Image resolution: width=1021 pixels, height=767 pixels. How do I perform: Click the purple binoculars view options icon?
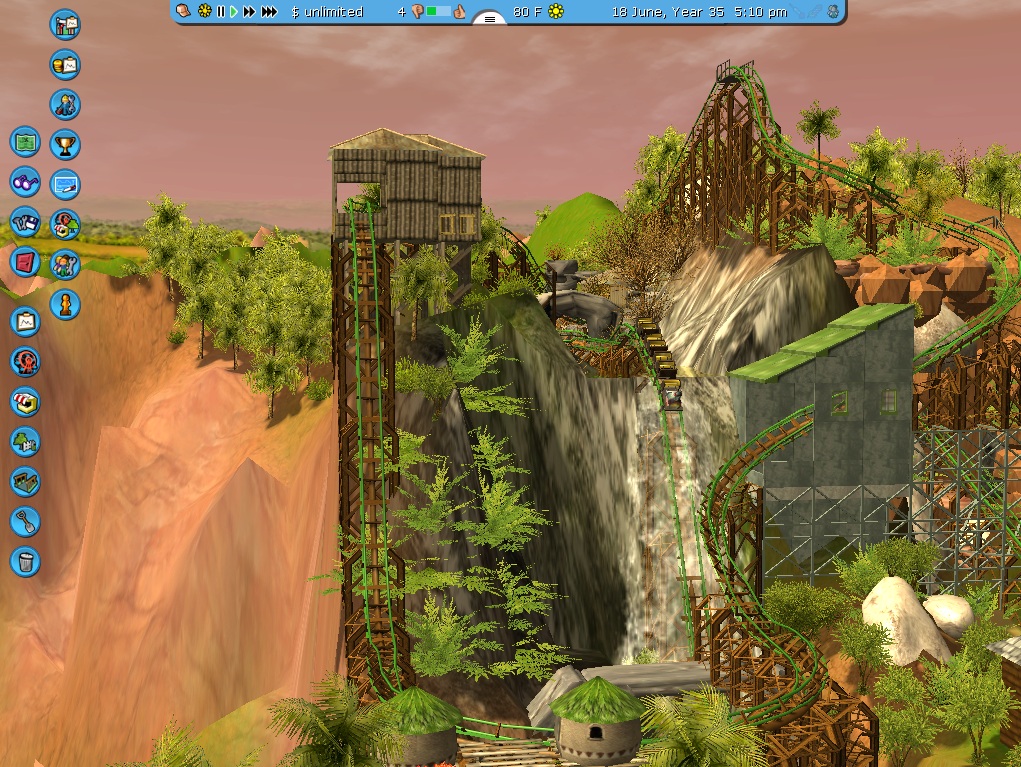click(x=25, y=182)
